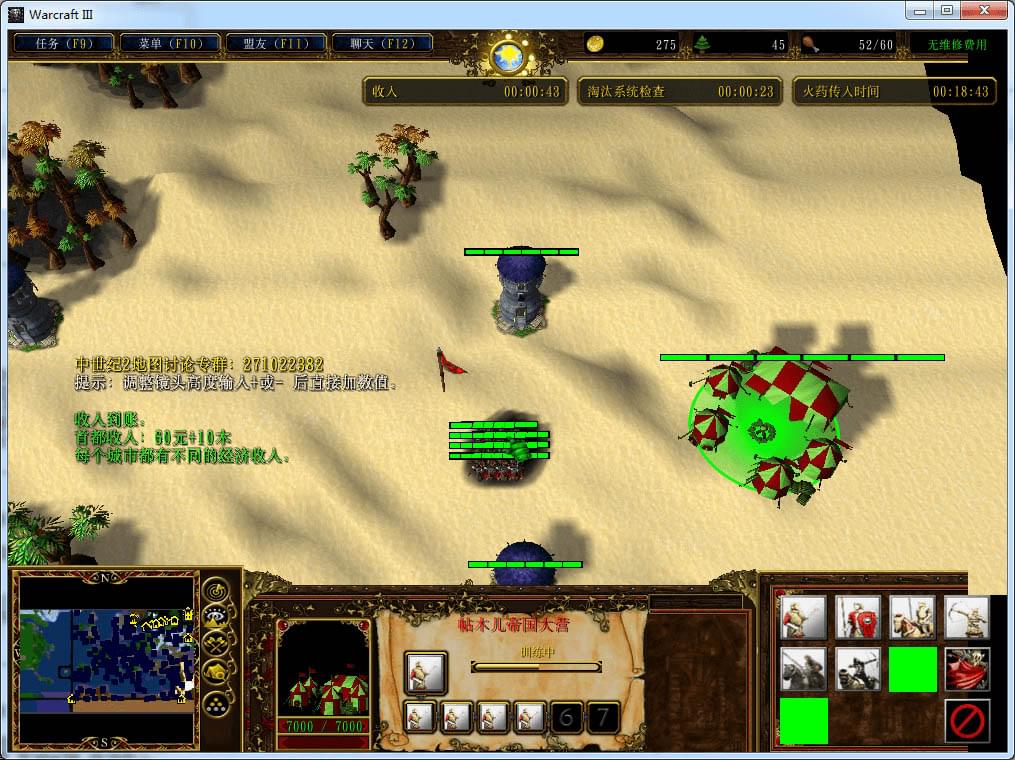Cancel training with the red prohibition button
The width and height of the screenshot is (1015, 760).
tap(967, 720)
